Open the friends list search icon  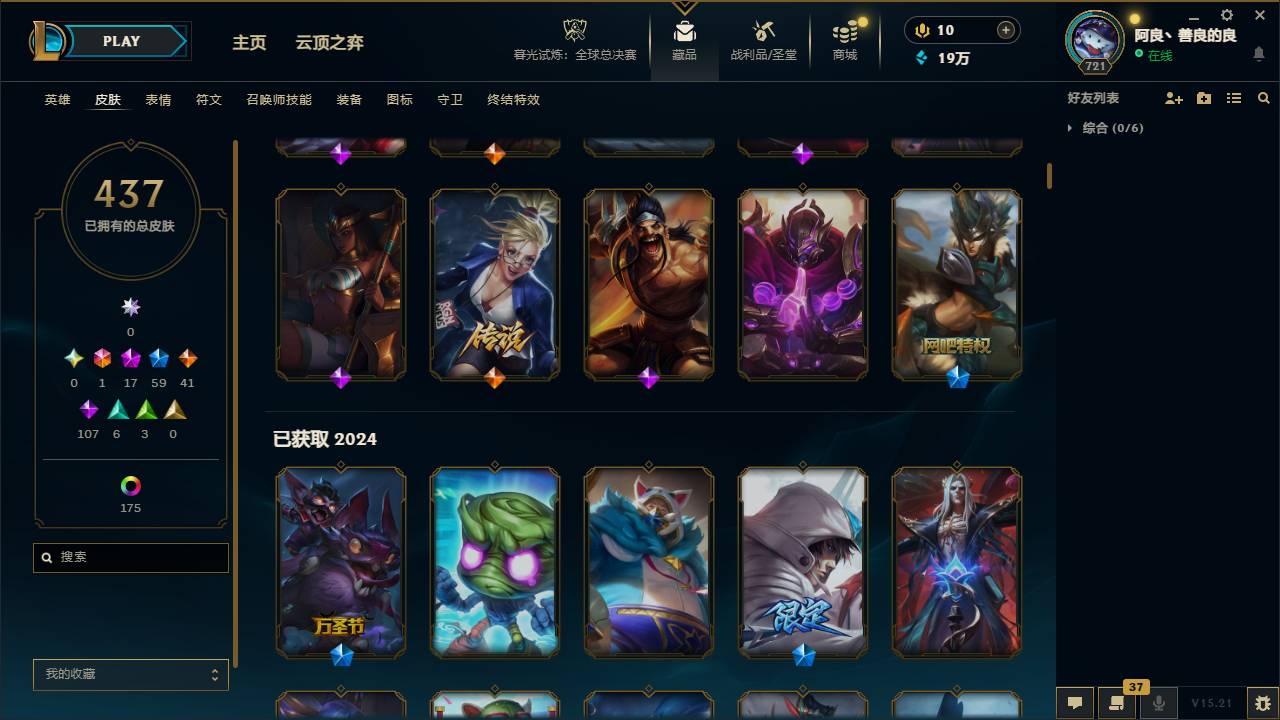[1264, 97]
